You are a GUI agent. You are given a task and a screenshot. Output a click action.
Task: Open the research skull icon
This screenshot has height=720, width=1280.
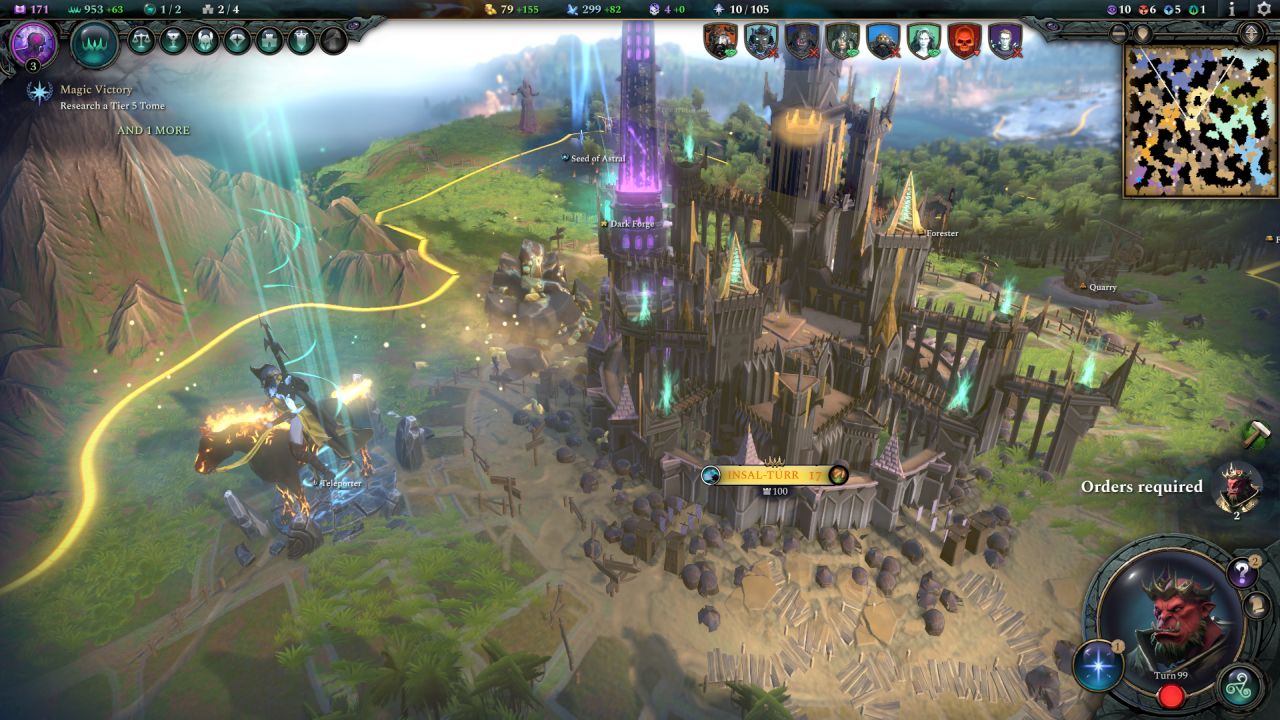[33, 45]
